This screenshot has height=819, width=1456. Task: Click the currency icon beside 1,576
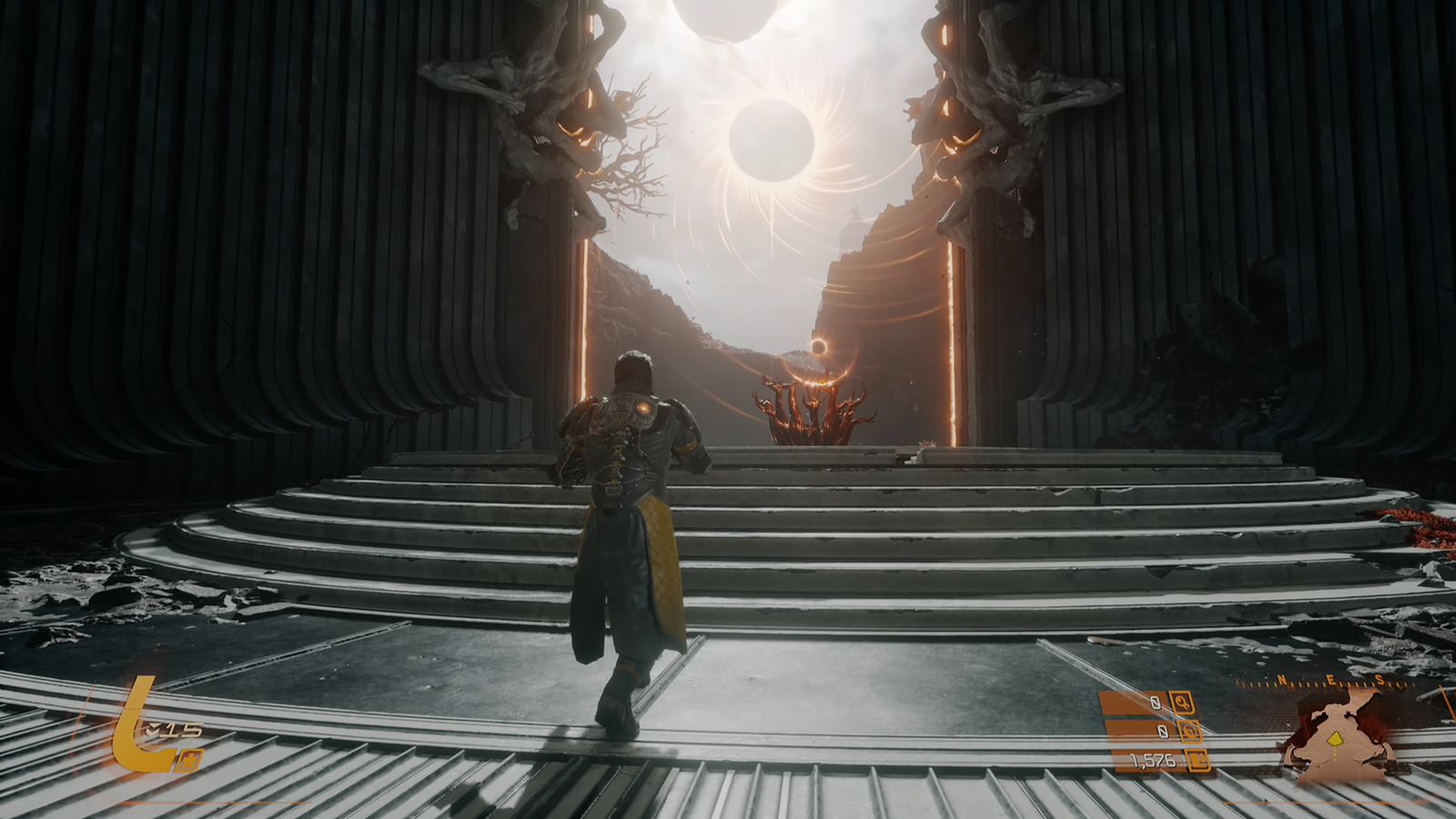click(x=1198, y=761)
